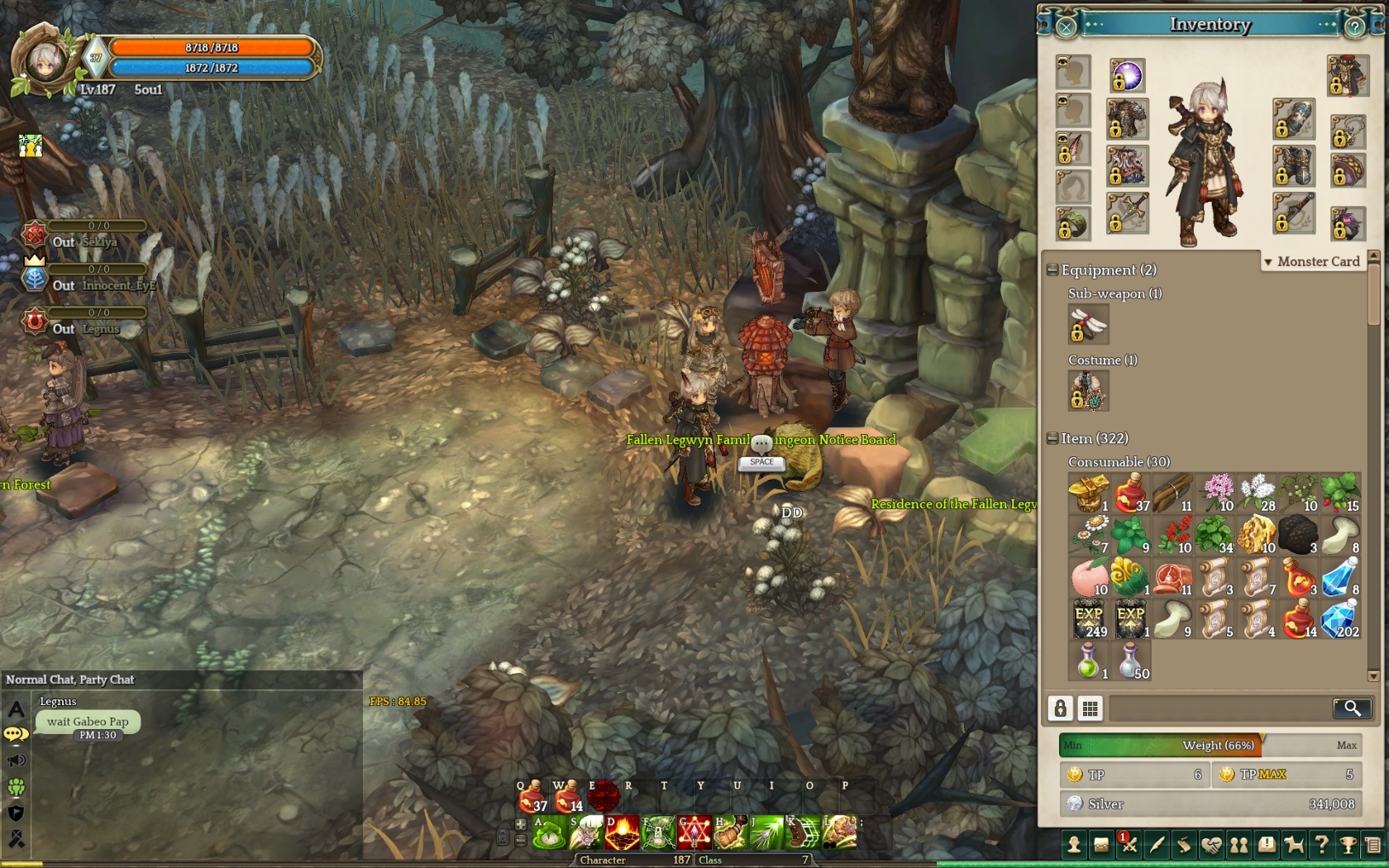Open the trophy achievements menu icon
The image size is (1389, 868).
pos(1348,845)
